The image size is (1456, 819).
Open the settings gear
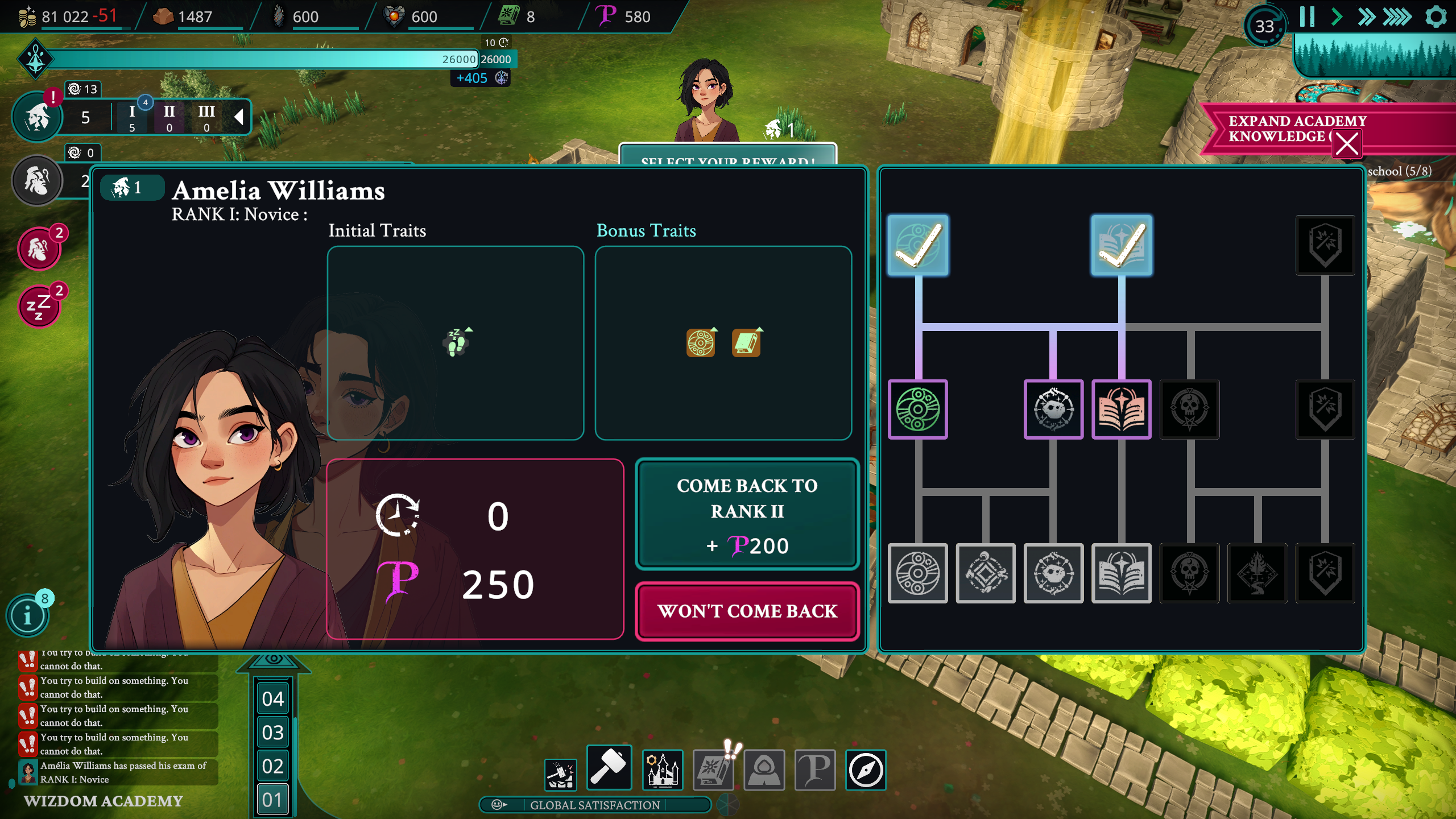[1436, 17]
